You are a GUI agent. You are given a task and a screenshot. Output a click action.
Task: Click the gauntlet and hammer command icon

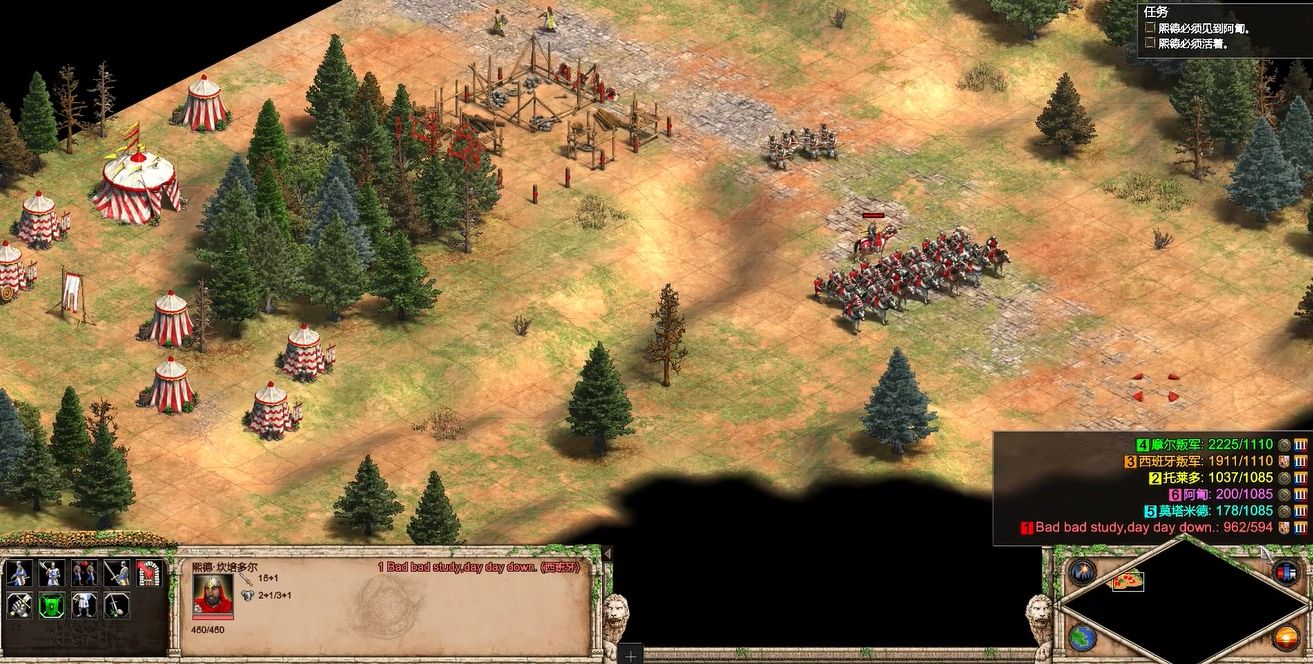[x=20, y=605]
